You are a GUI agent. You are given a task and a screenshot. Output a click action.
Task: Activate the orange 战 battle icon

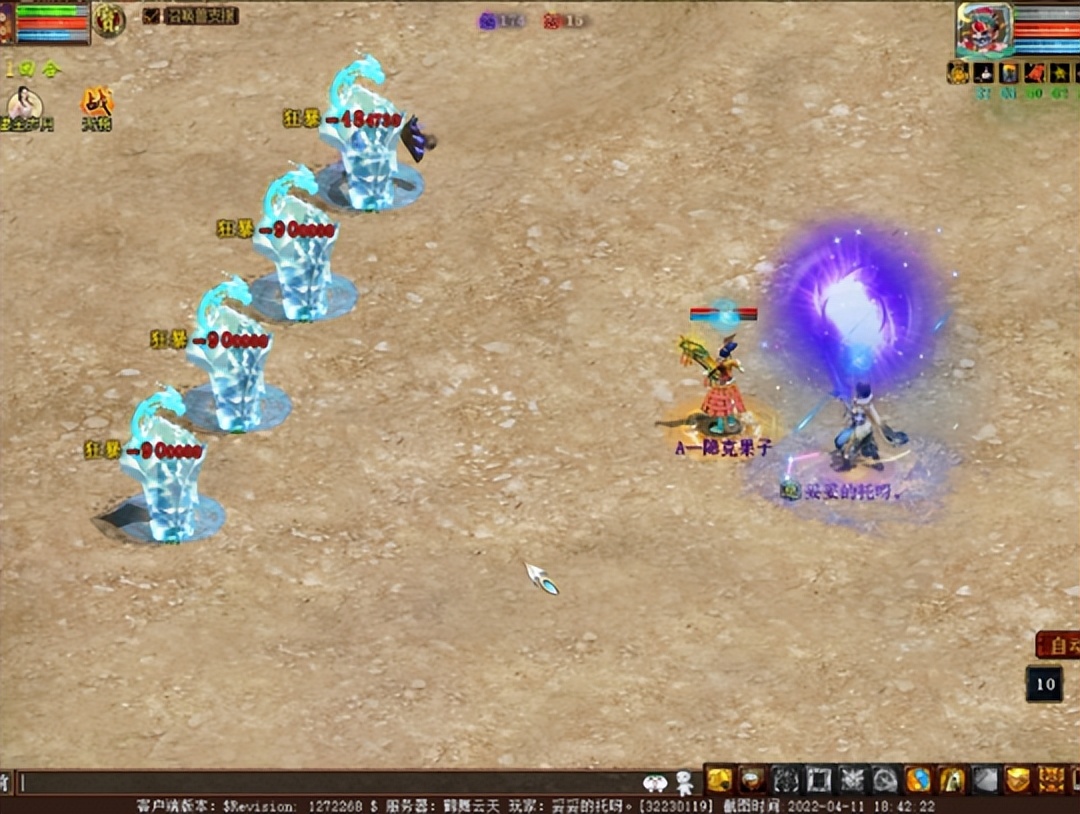(97, 104)
